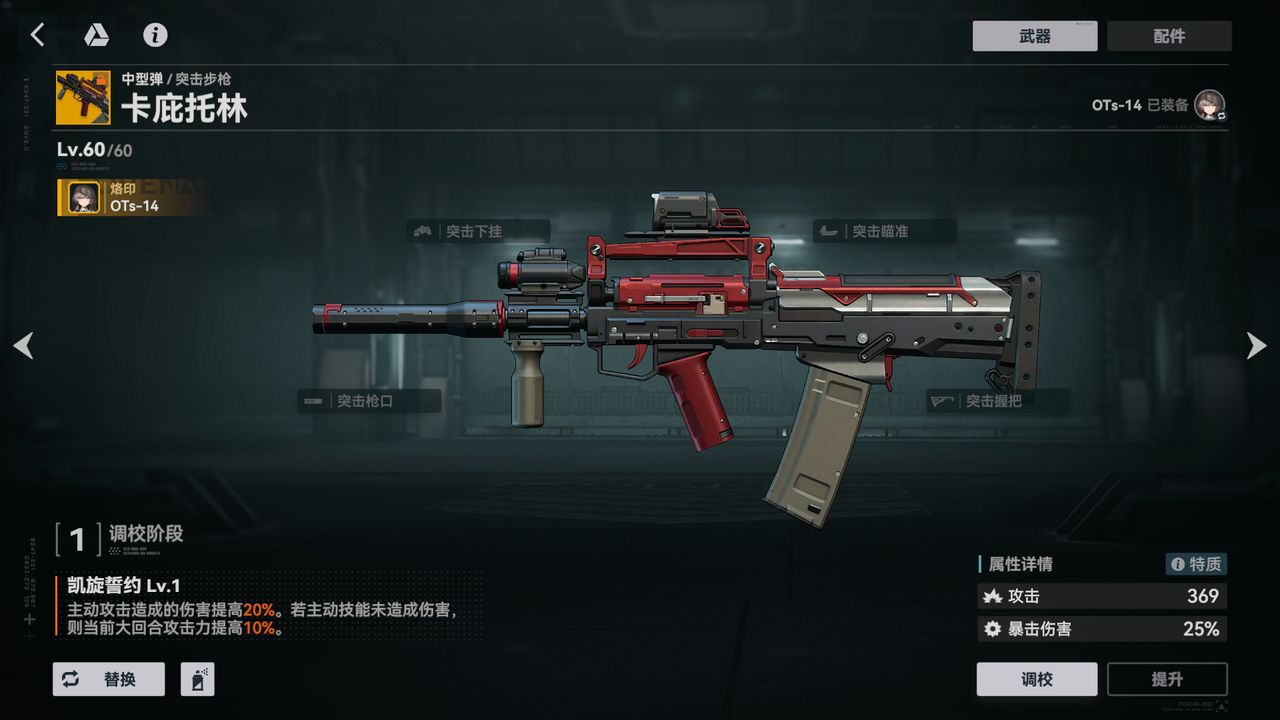Viewport: 1280px width, 720px height.
Task: Select the 突击瞄准 attachment slot
Action: tap(884, 231)
